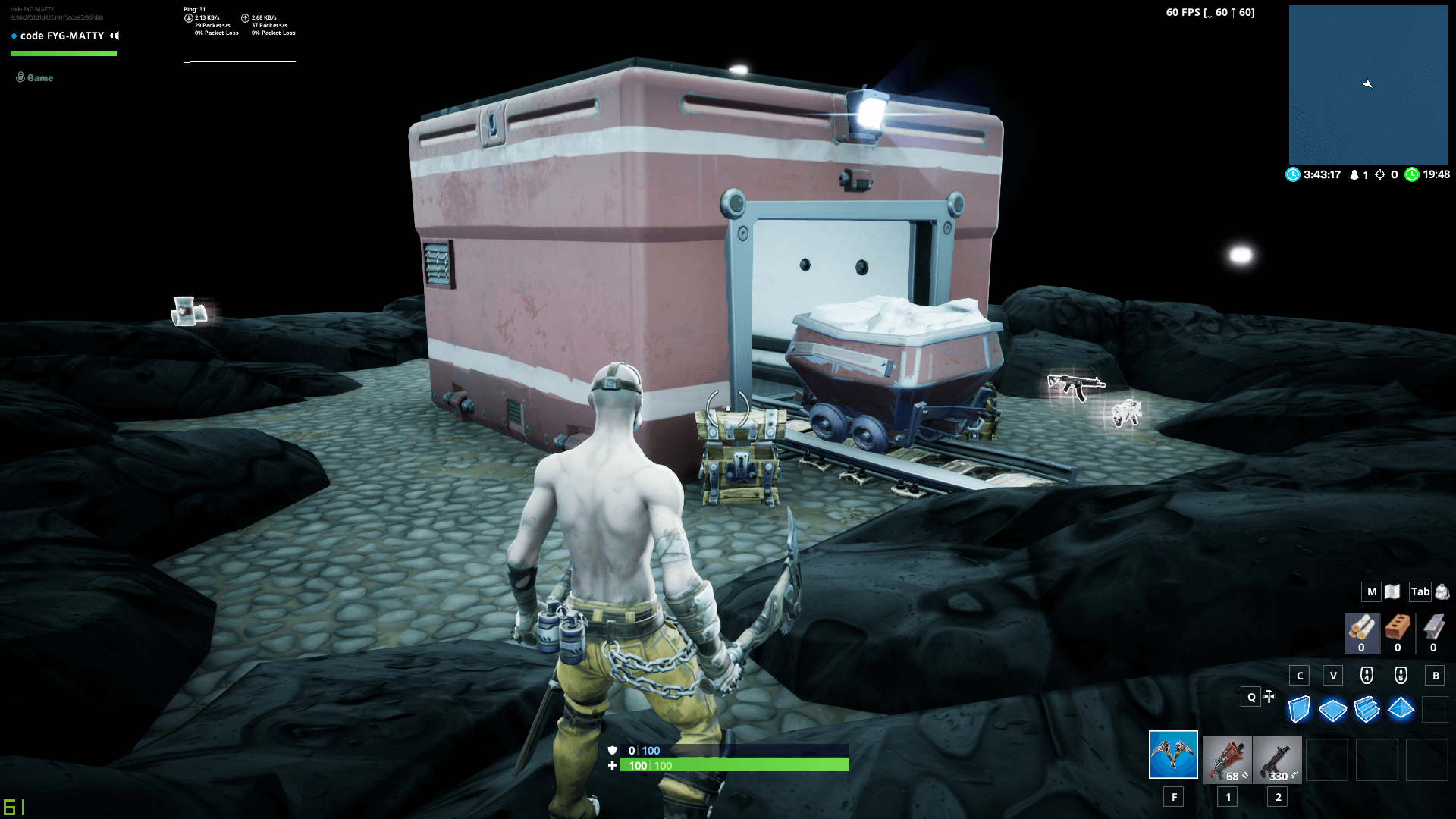The width and height of the screenshot is (1456, 819).
Task: Open the backpack inventory icon
Action: pos(1442,591)
